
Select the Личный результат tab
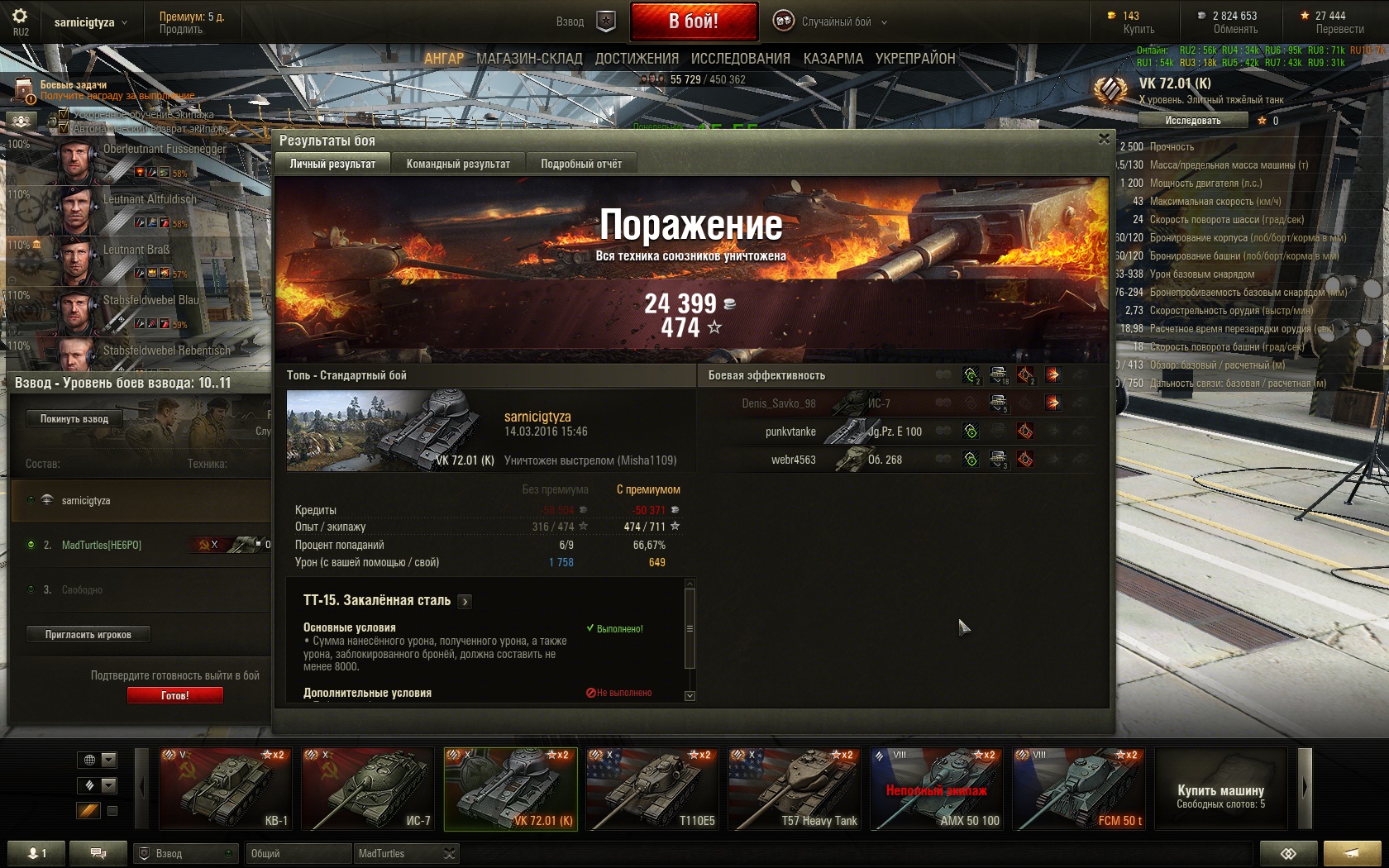(332, 164)
